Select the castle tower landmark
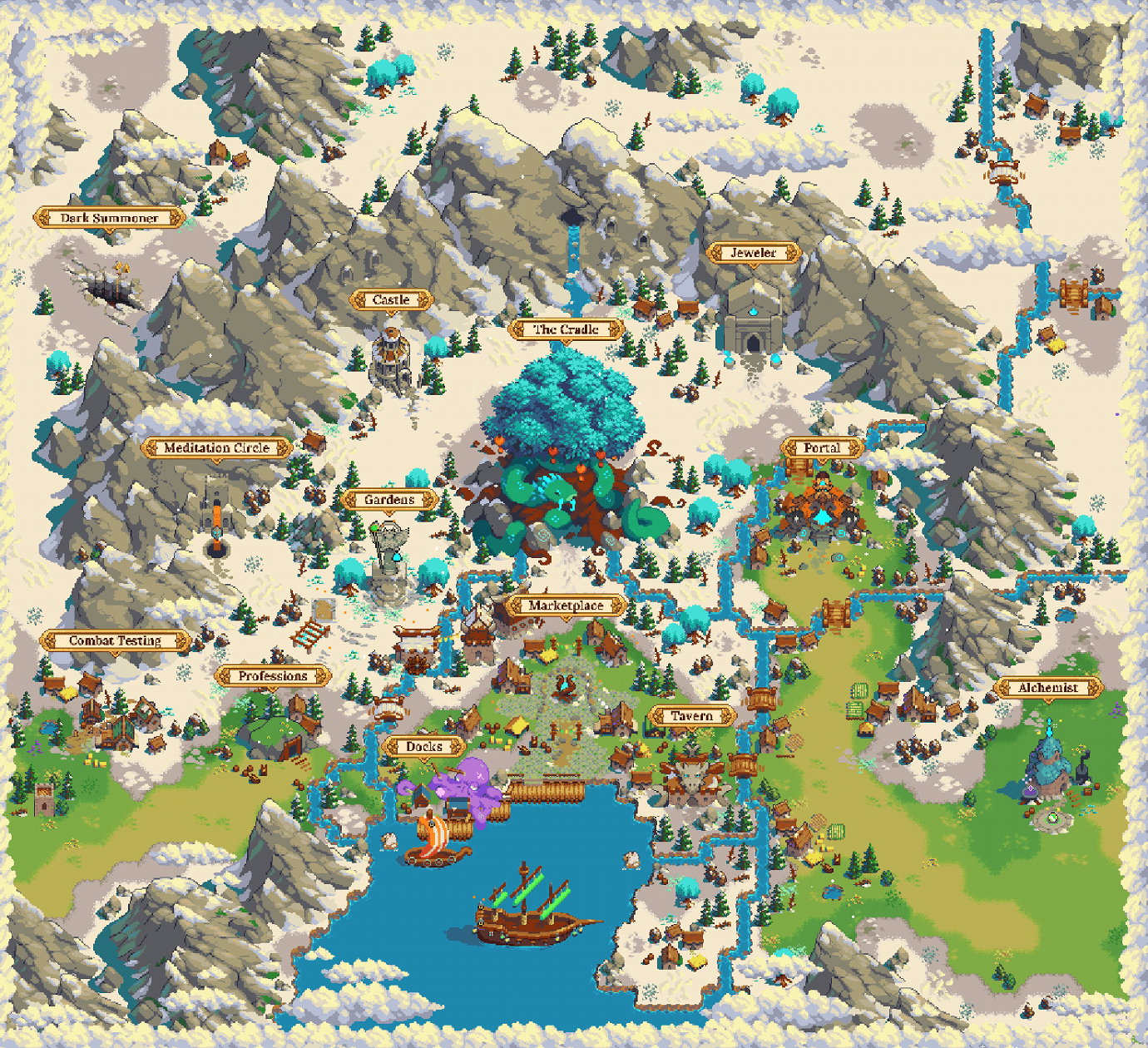Image resolution: width=1148 pixels, height=1048 pixels. click(389, 358)
